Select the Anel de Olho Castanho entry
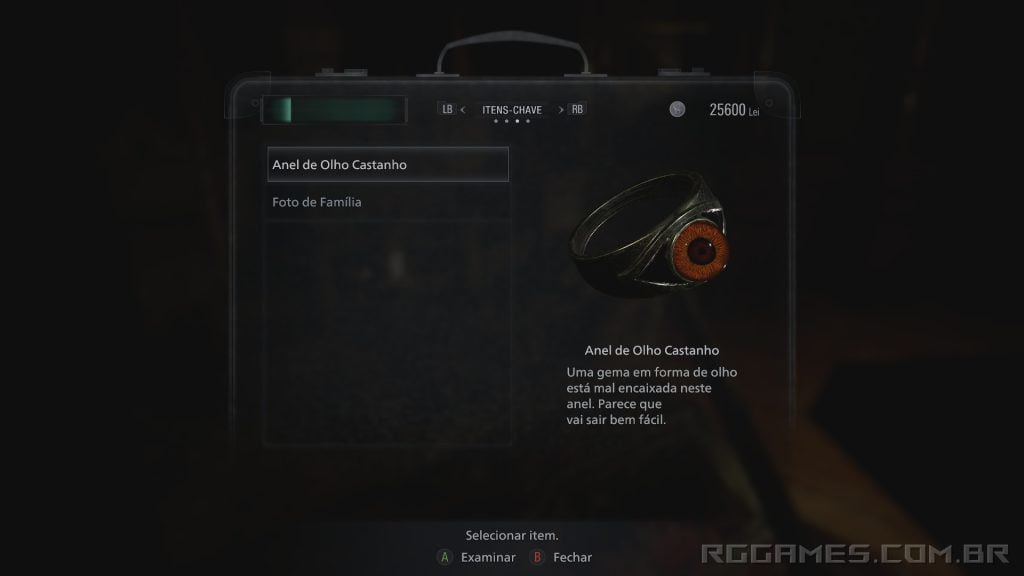Image resolution: width=1024 pixels, height=576 pixels. point(388,164)
